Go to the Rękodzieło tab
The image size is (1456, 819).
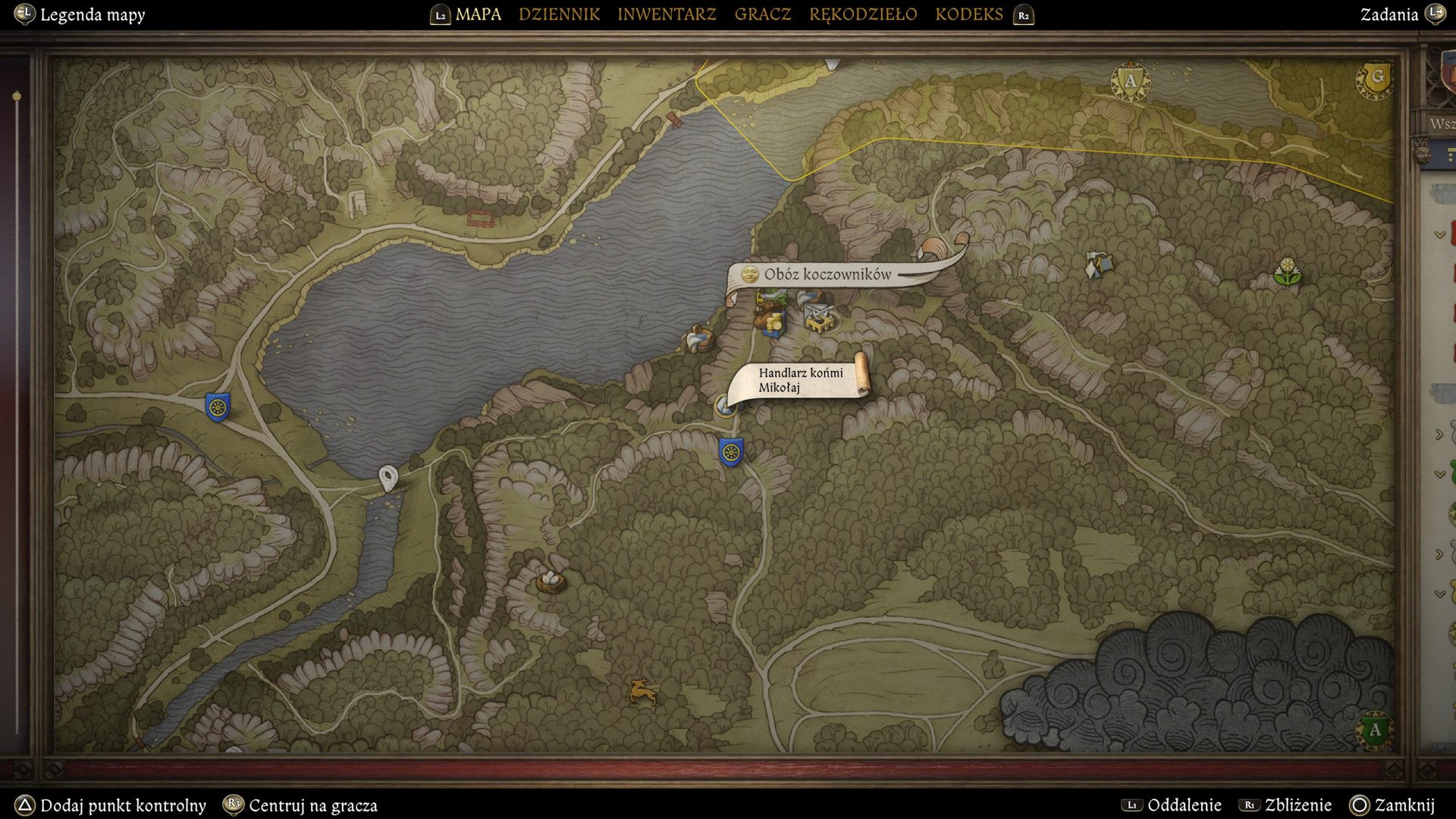point(863,14)
